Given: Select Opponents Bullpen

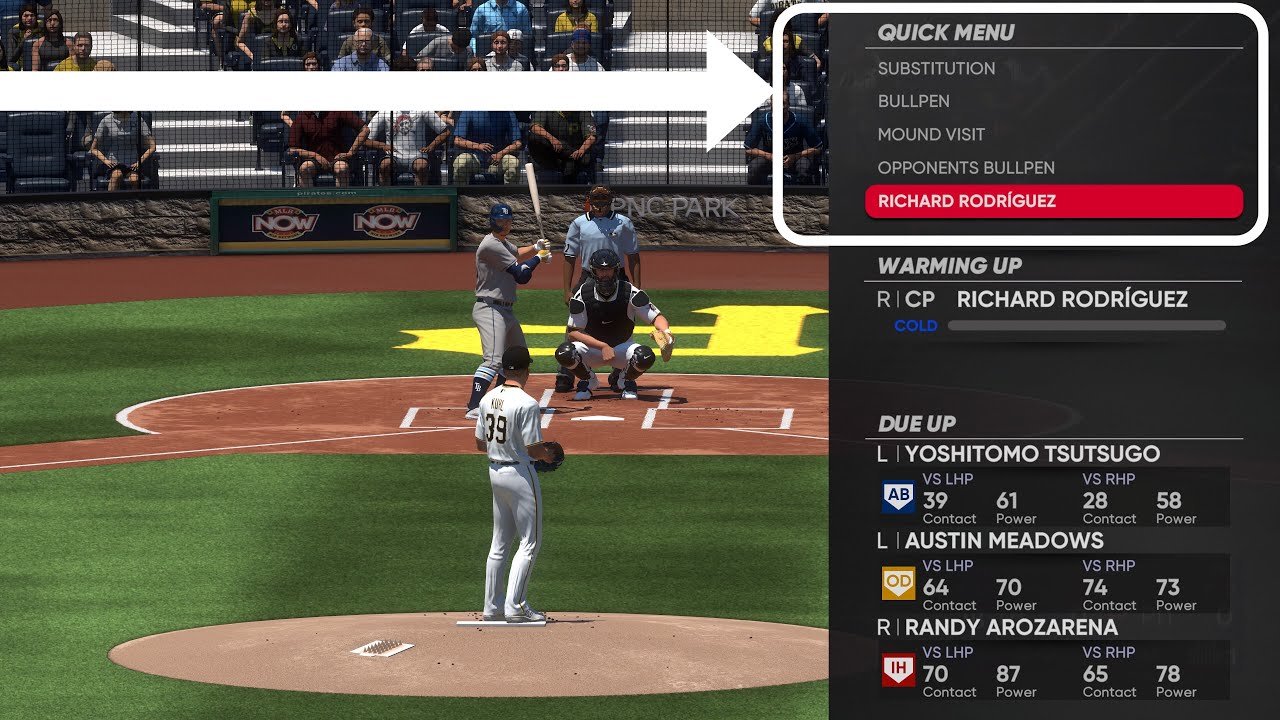Looking at the screenshot, I should tap(965, 167).
